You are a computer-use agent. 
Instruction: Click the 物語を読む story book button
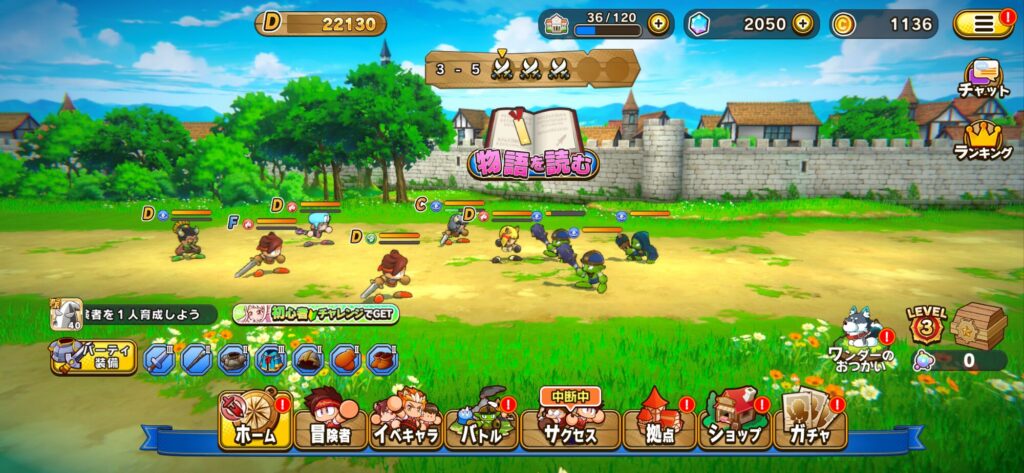[533, 146]
